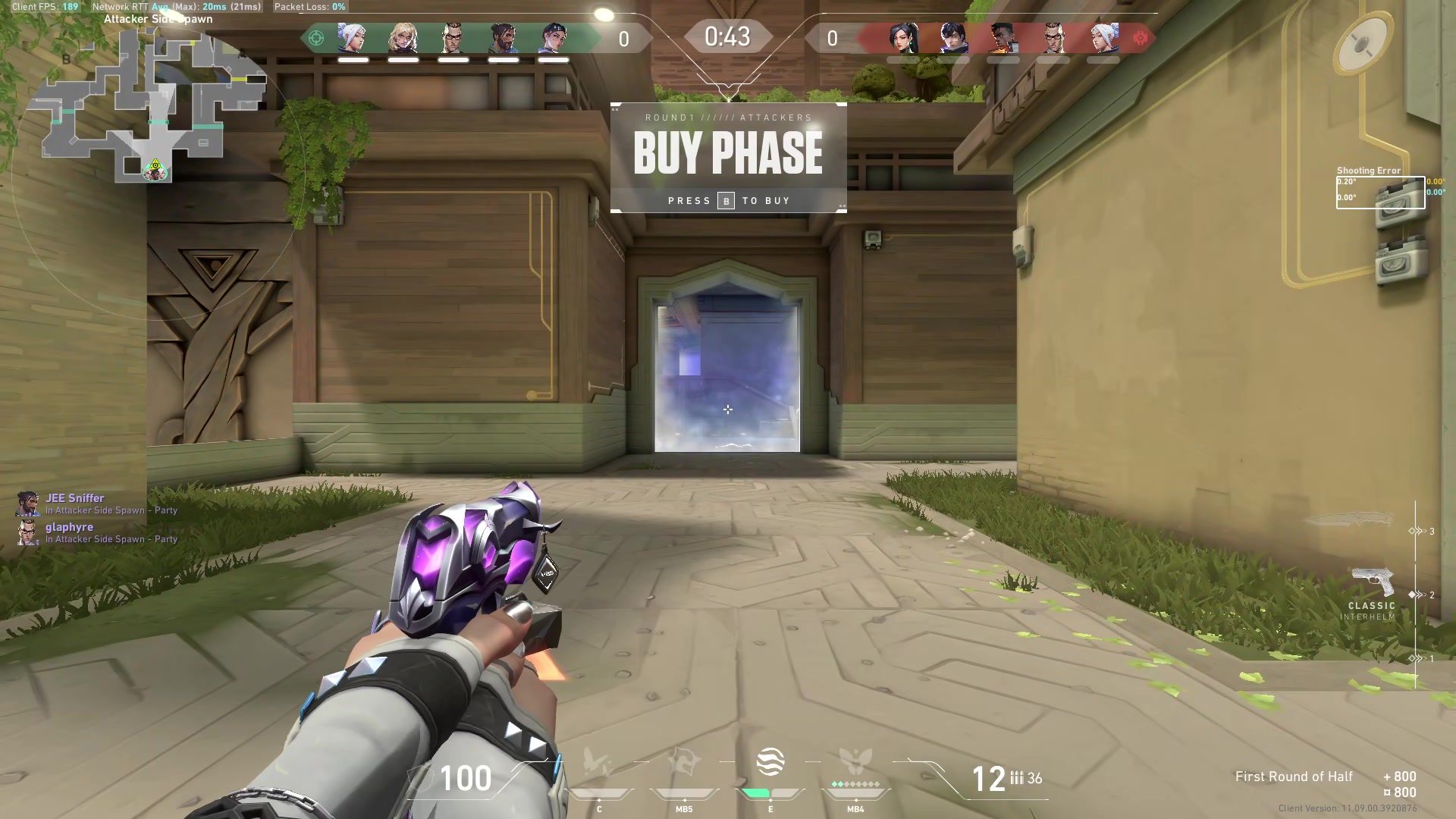Click the PRESS B TO BUY prompt
Image resolution: width=1456 pixels, height=819 pixels.
(728, 200)
